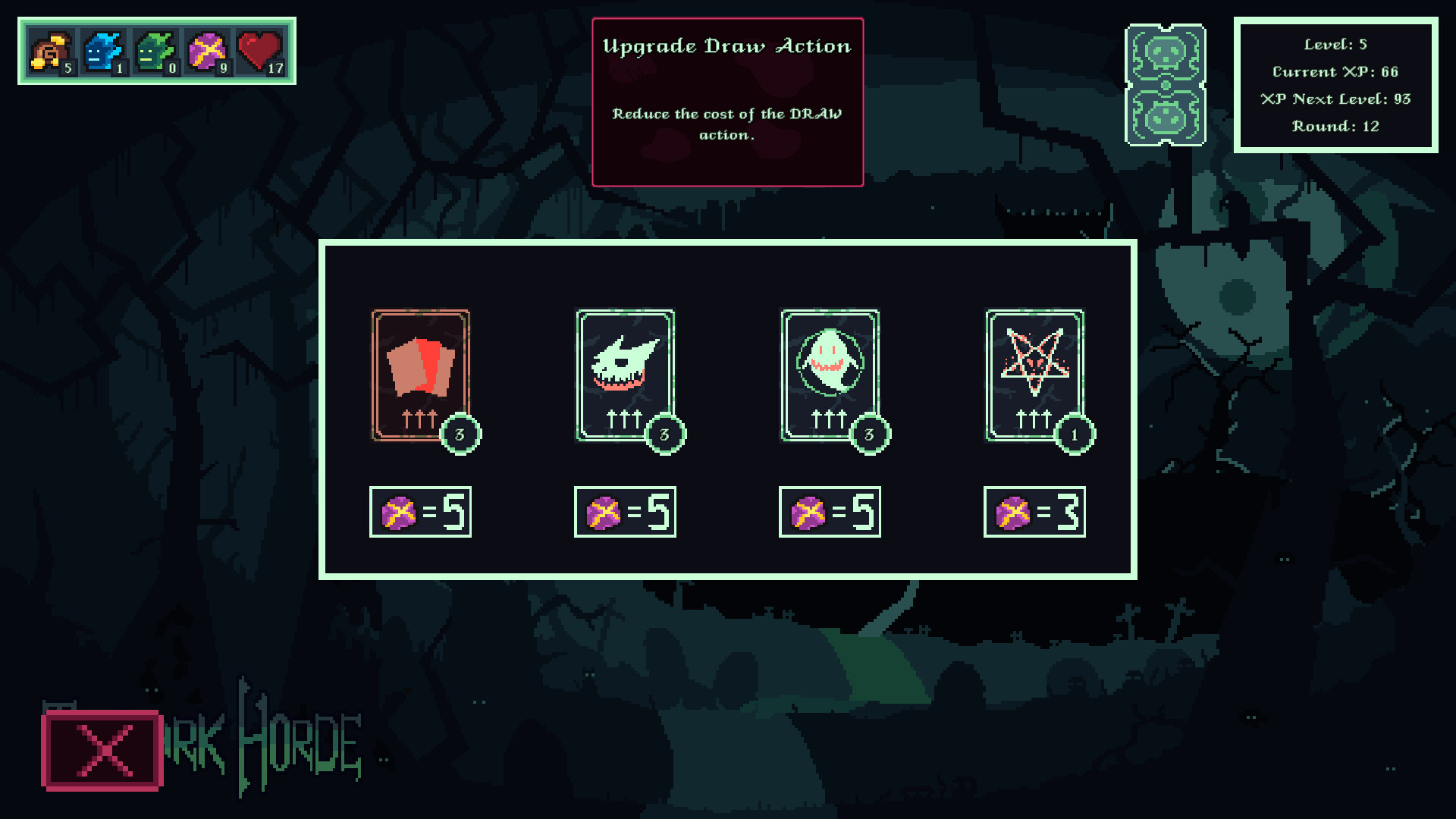The height and width of the screenshot is (819, 1456).
Task: Select the red Draw Action upgrade card
Action: (x=420, y=373)
